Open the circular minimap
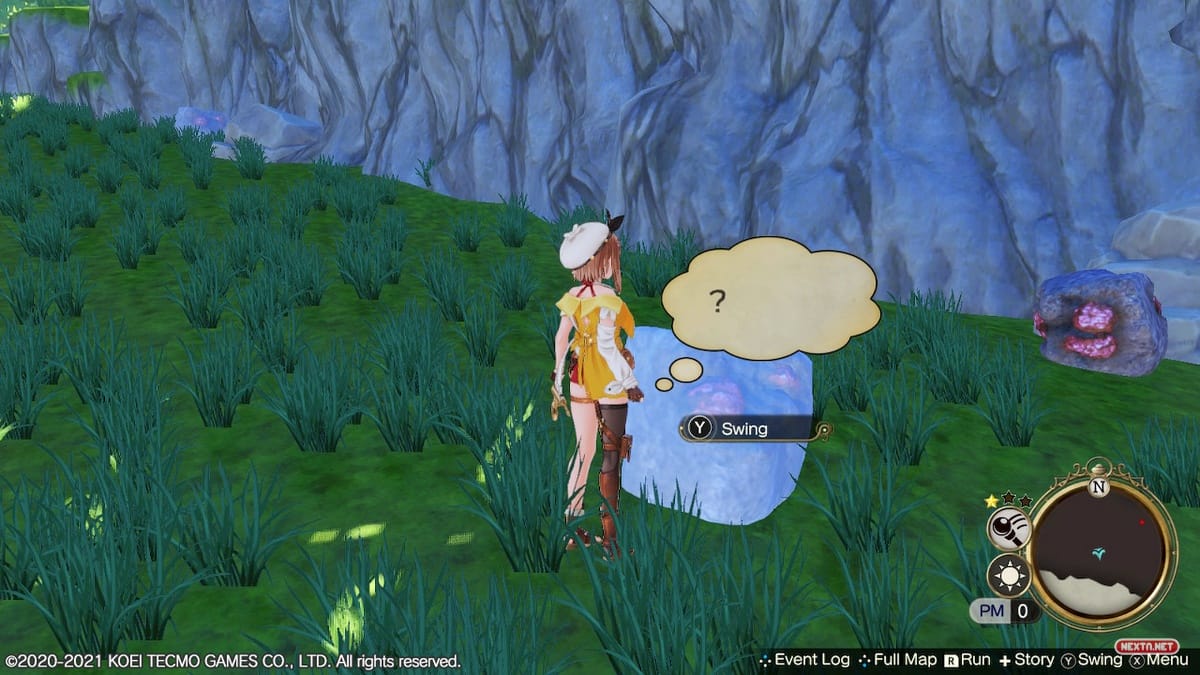Viewport: 1200px width, 675px height. click(x=1100, y=552)
